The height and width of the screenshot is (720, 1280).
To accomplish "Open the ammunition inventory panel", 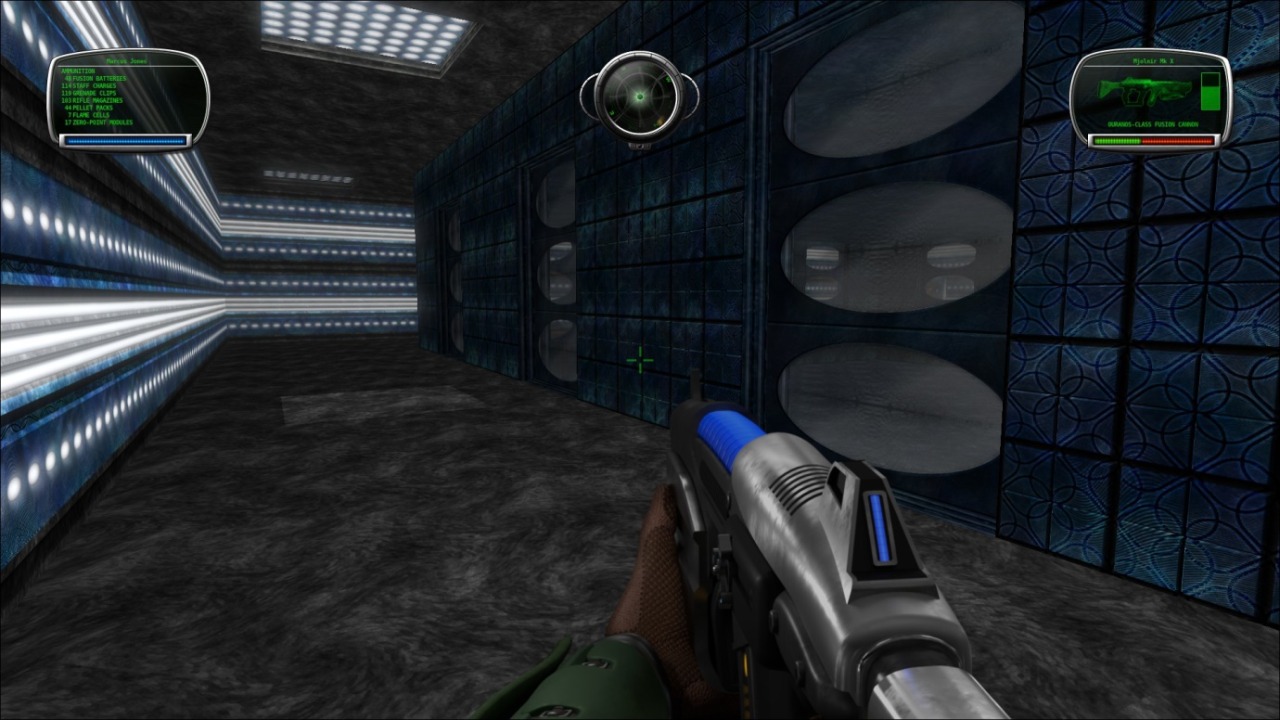I will (x=127, y=95).
